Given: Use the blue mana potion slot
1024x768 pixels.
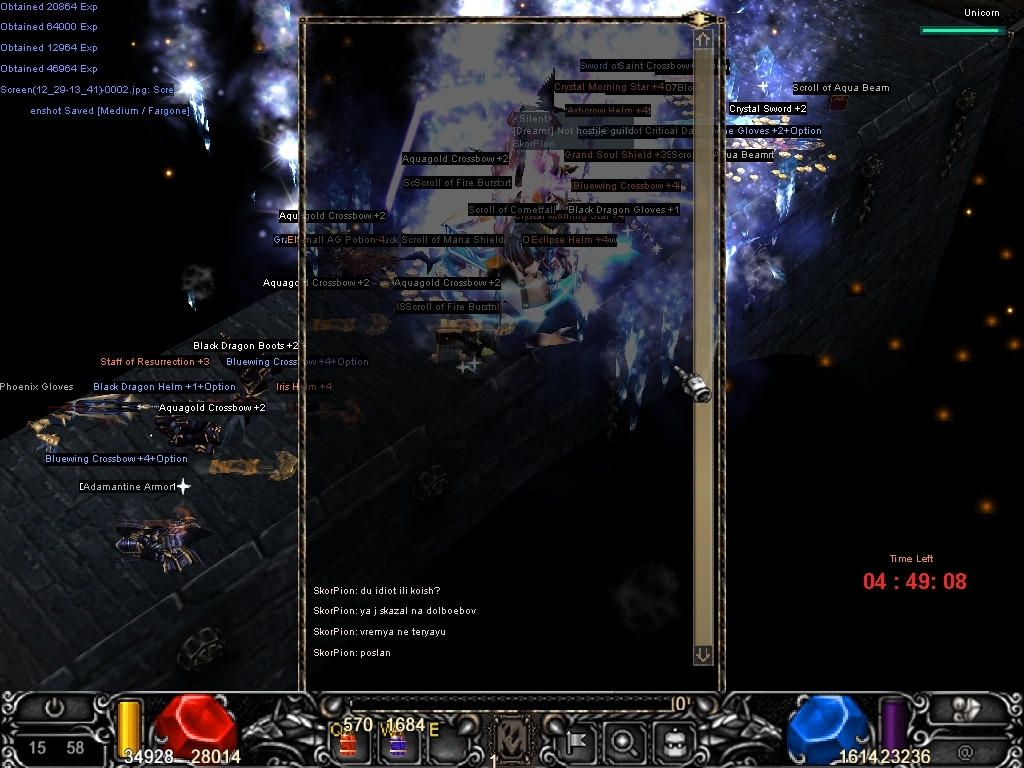Looking at the screenshot, I should tap(397, 743).
